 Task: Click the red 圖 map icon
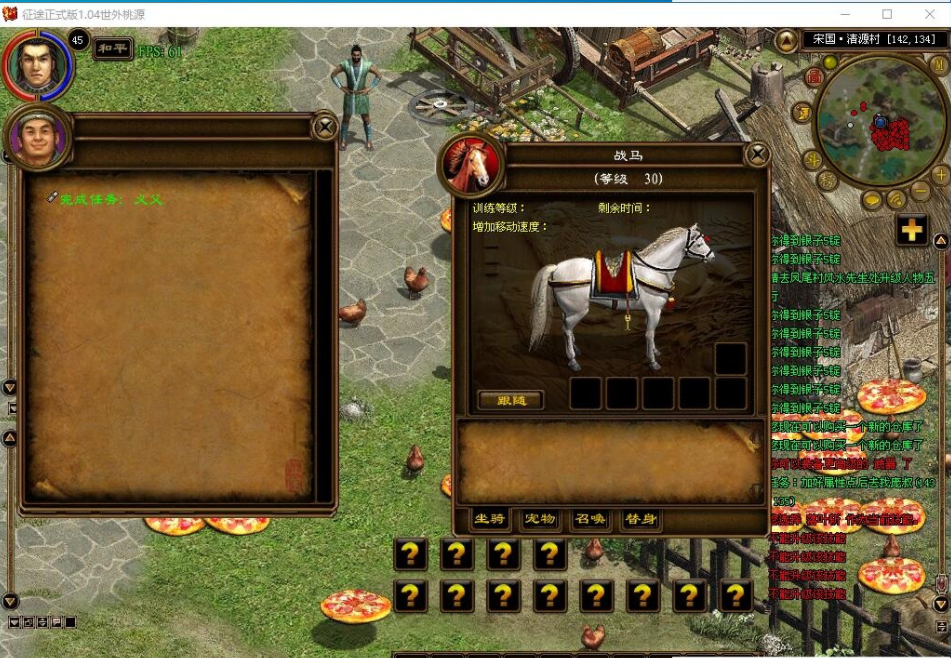click(x=815, y=76)
